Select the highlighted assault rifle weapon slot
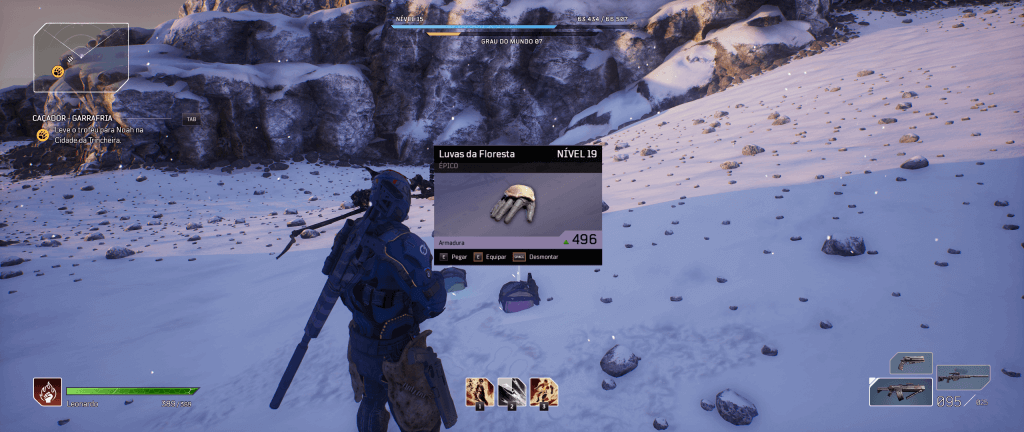 coord(901,392)
